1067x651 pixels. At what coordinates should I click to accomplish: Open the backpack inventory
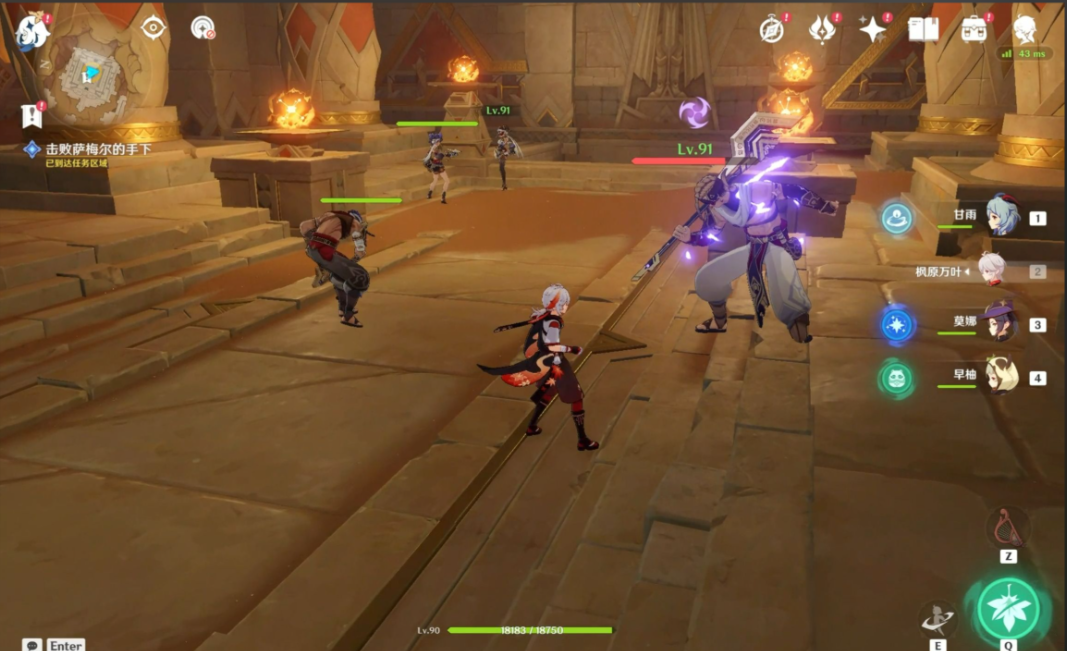point(974,29)
